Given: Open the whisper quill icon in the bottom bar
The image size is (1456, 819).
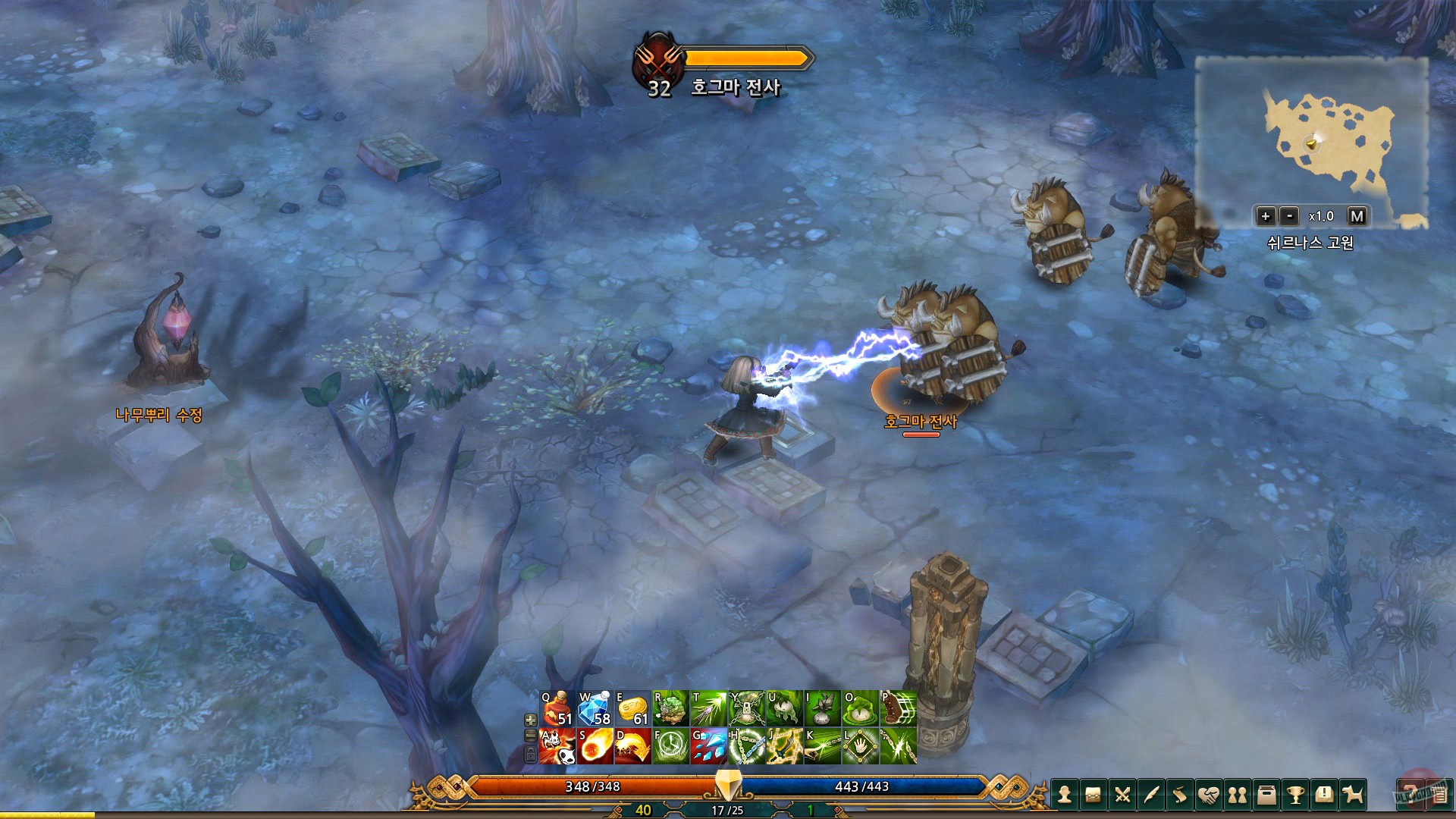Looking at the screenshot, I should [x=1151, y=794].
